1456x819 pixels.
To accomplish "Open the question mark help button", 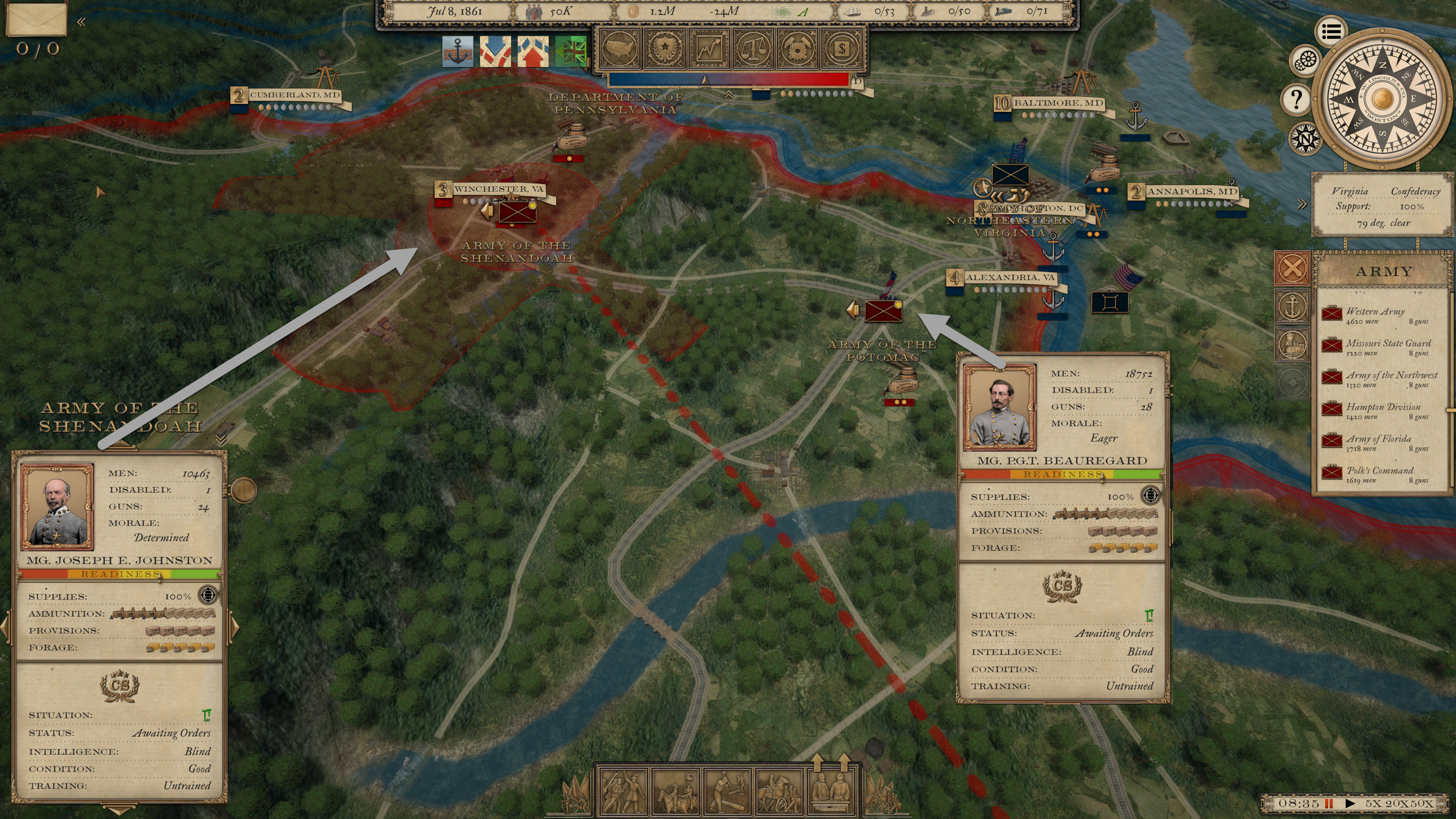I will 1297,99.
